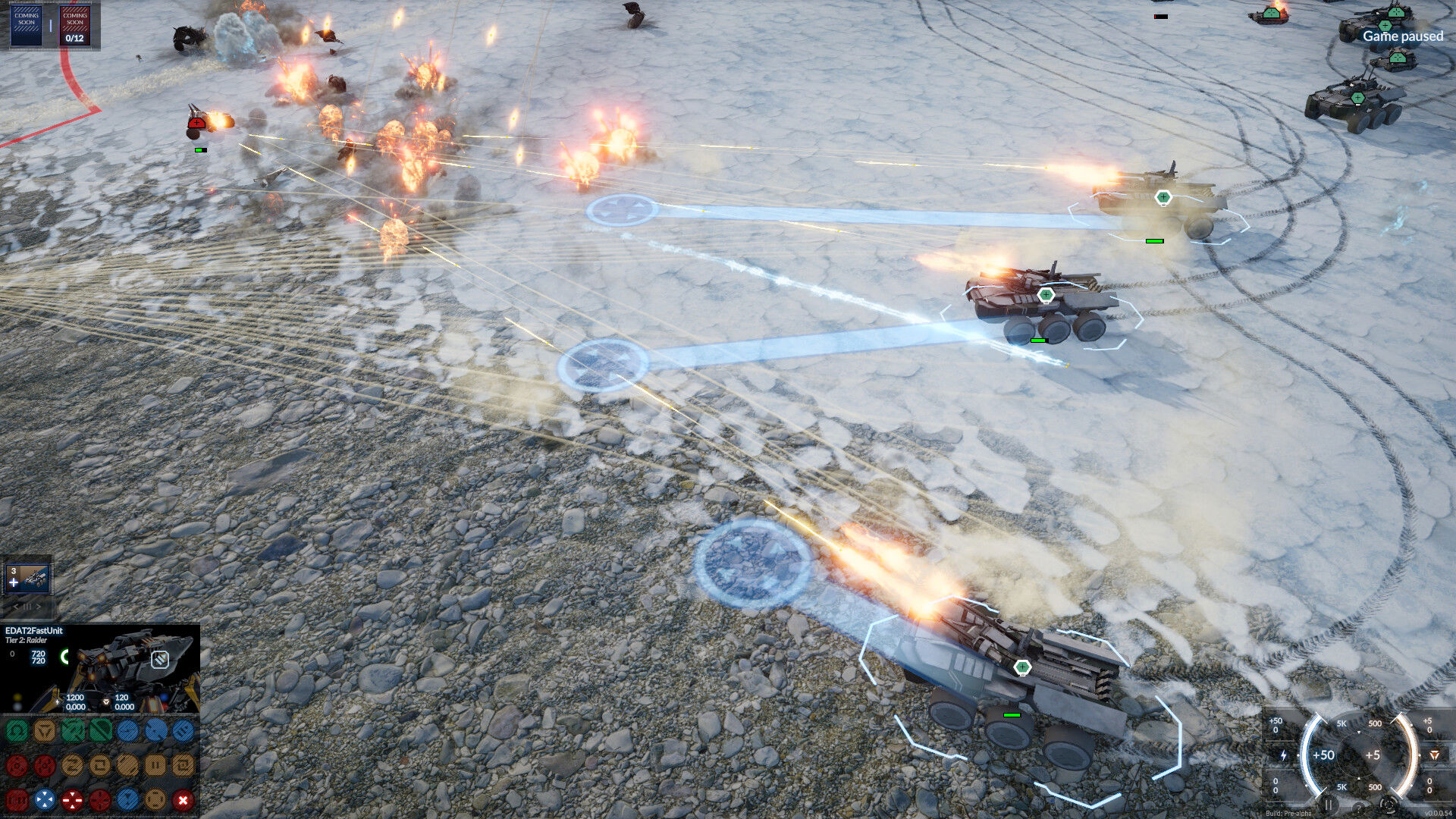
Task: Choose the red crosshair attack command
Action: coord(72,799)
